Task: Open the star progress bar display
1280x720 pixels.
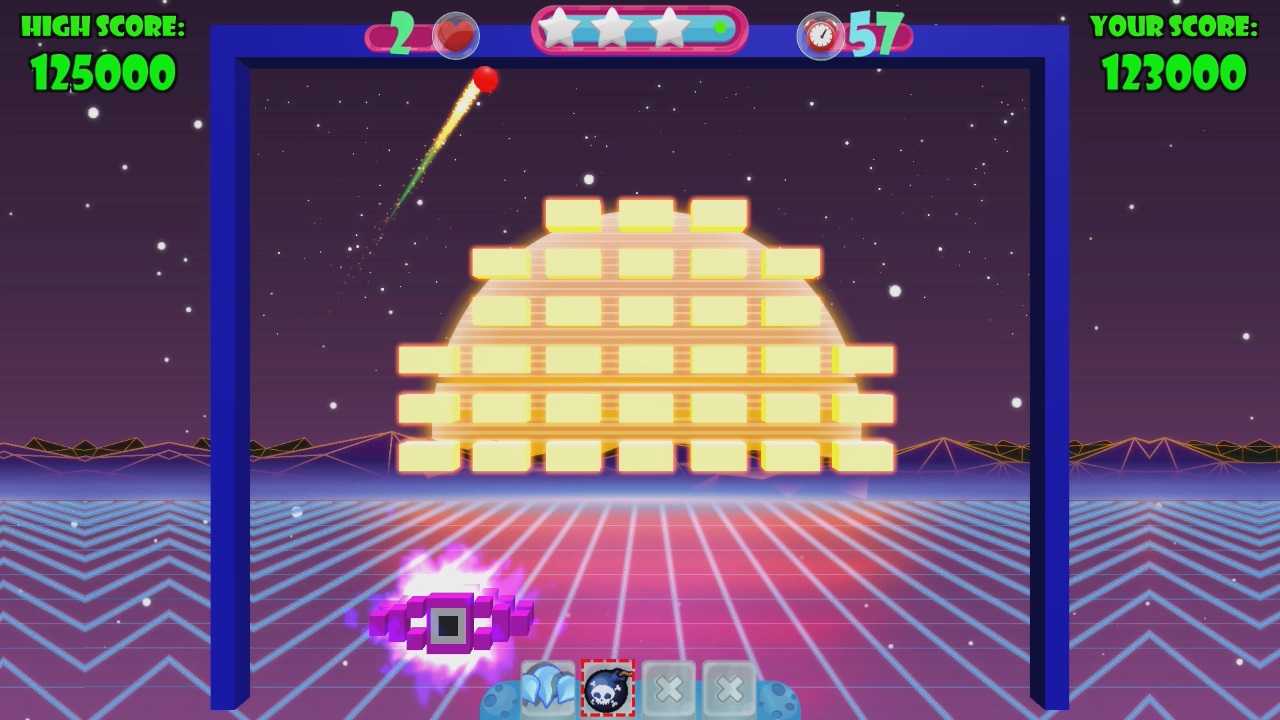Action: [640, 28]
